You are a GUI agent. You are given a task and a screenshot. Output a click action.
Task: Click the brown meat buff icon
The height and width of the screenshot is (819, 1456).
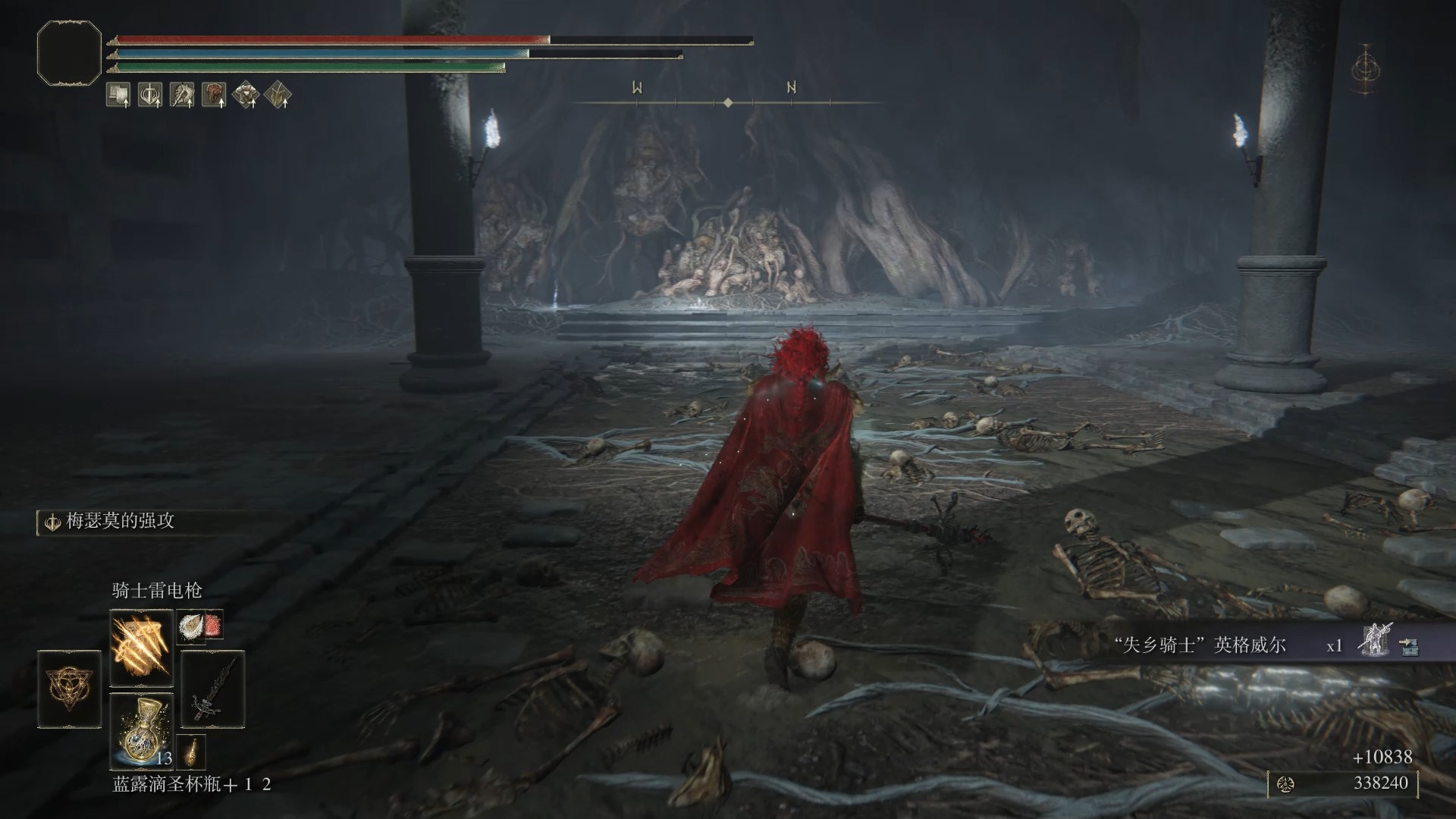[x=214, y=95]
